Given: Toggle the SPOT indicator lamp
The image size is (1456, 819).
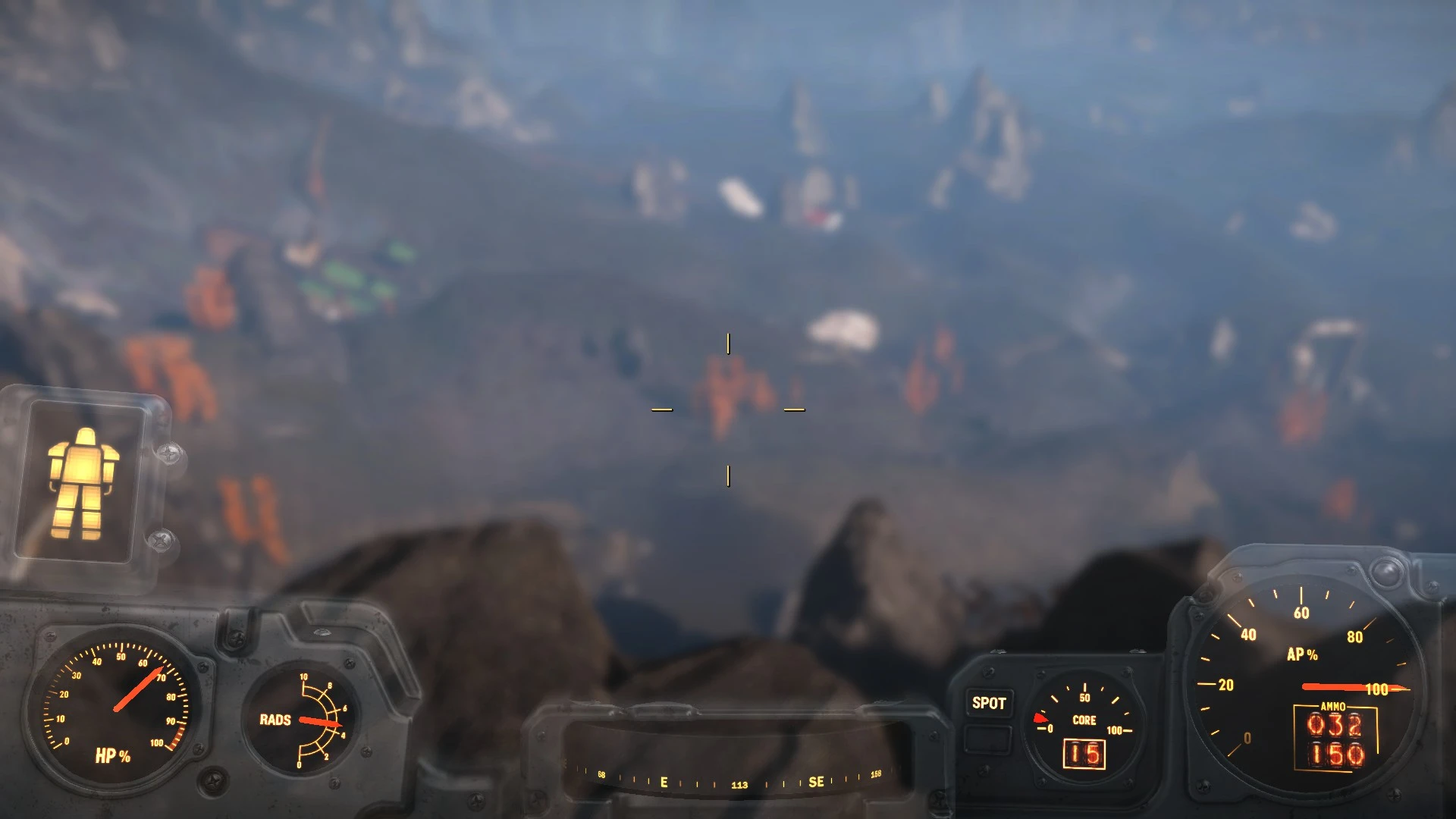Looking at the screenshot, I should coord(988,704).
